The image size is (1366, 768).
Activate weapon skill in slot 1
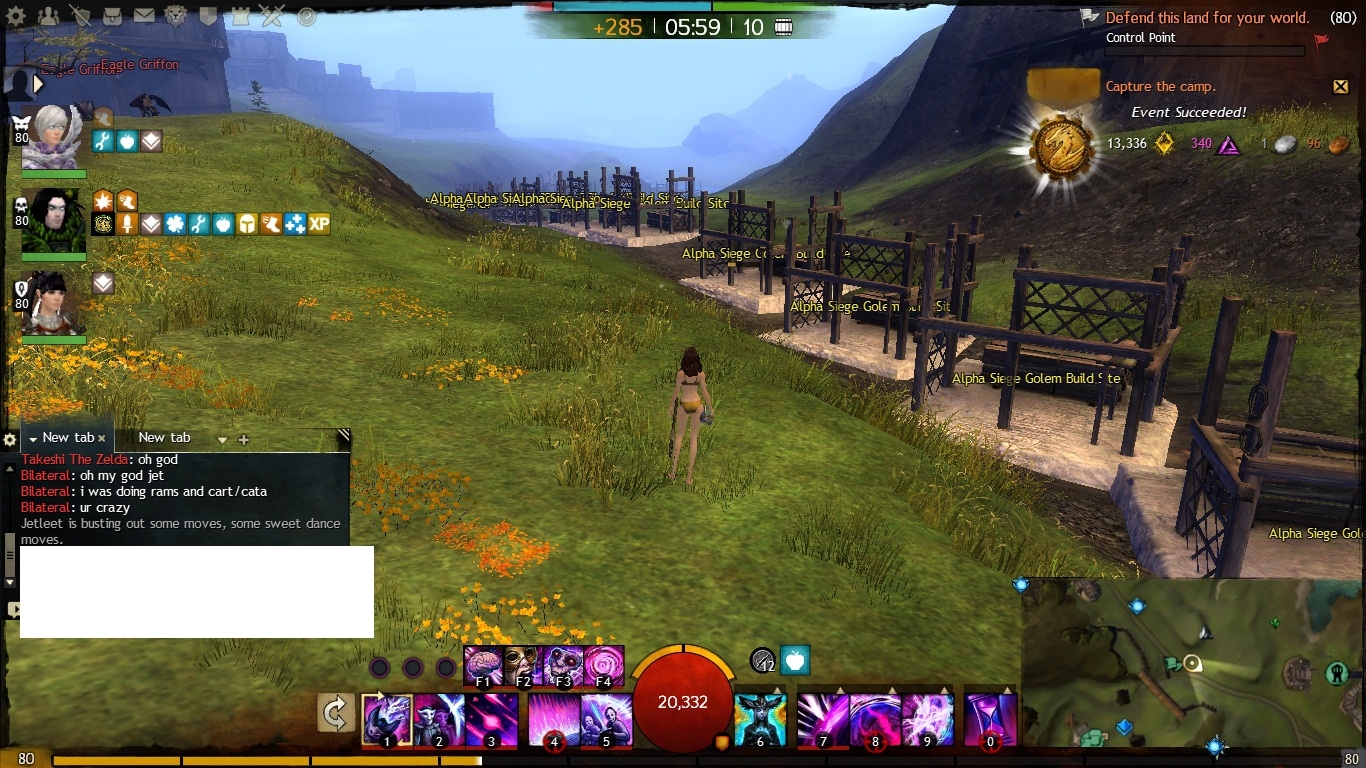[387, 719]
